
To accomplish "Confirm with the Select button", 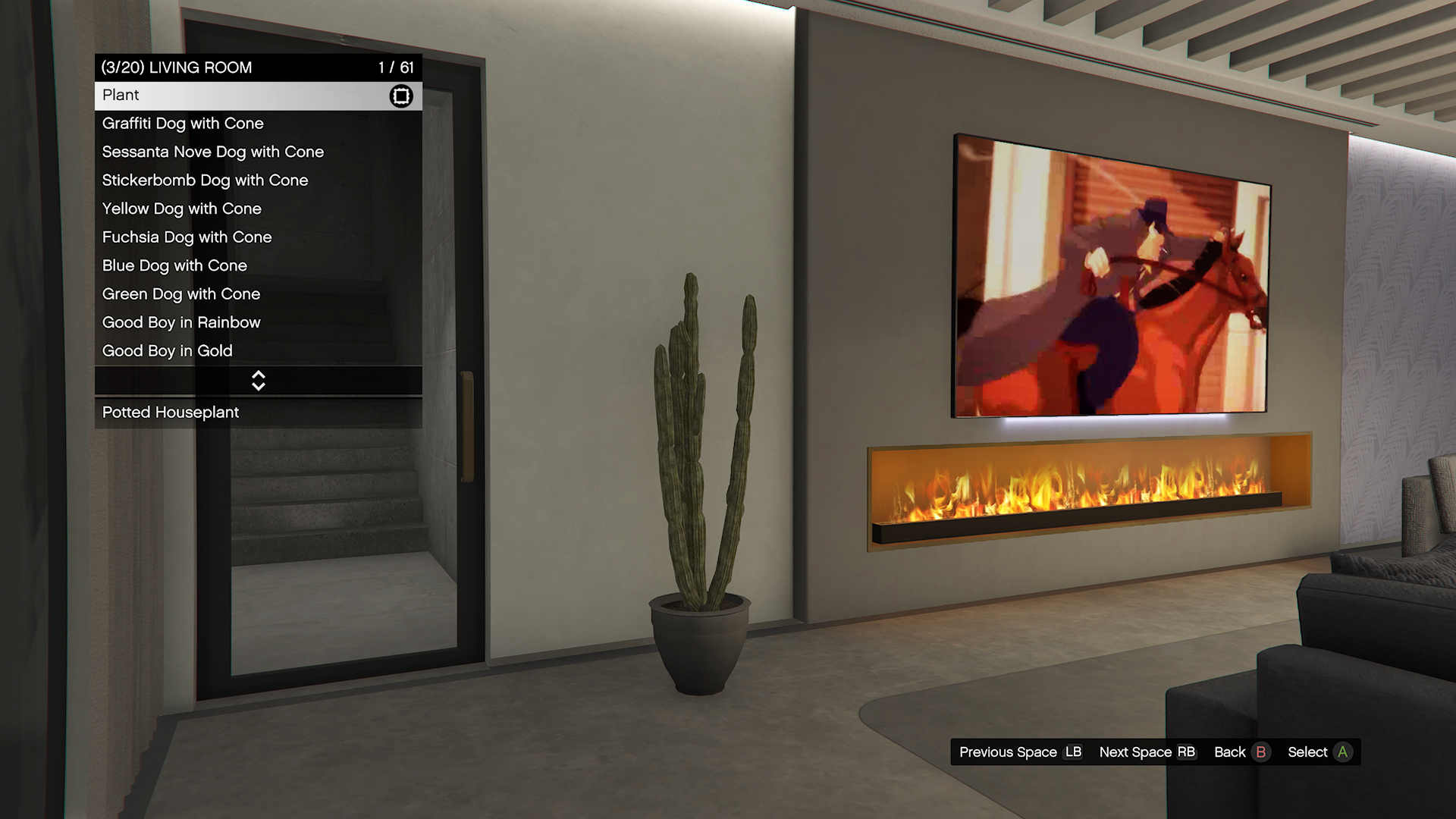I will pyautogui.click(x=1319, y=752).
